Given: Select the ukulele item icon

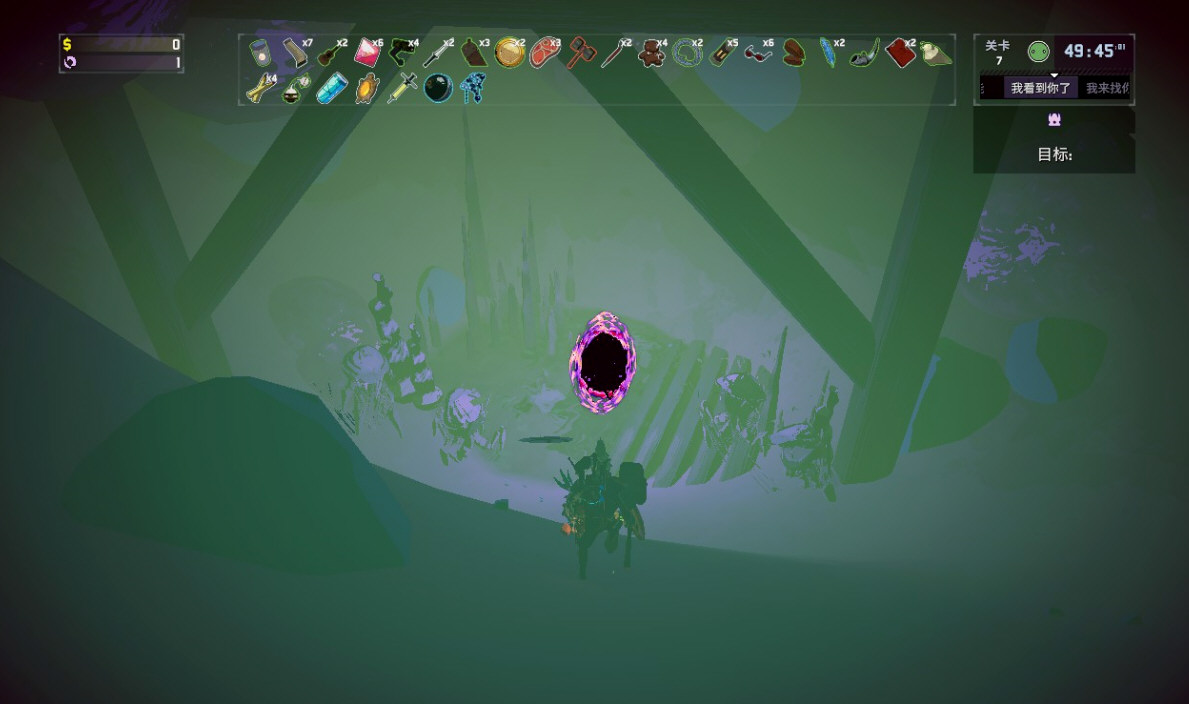Looking at the screenshot, I should point(331,53).
